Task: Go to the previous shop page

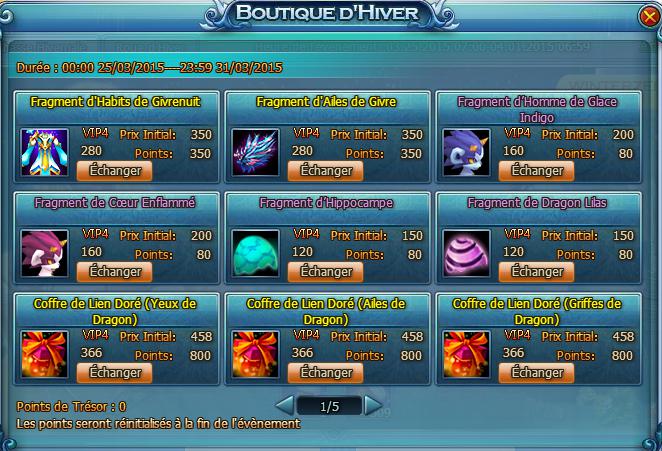Action: click(285, 406)
